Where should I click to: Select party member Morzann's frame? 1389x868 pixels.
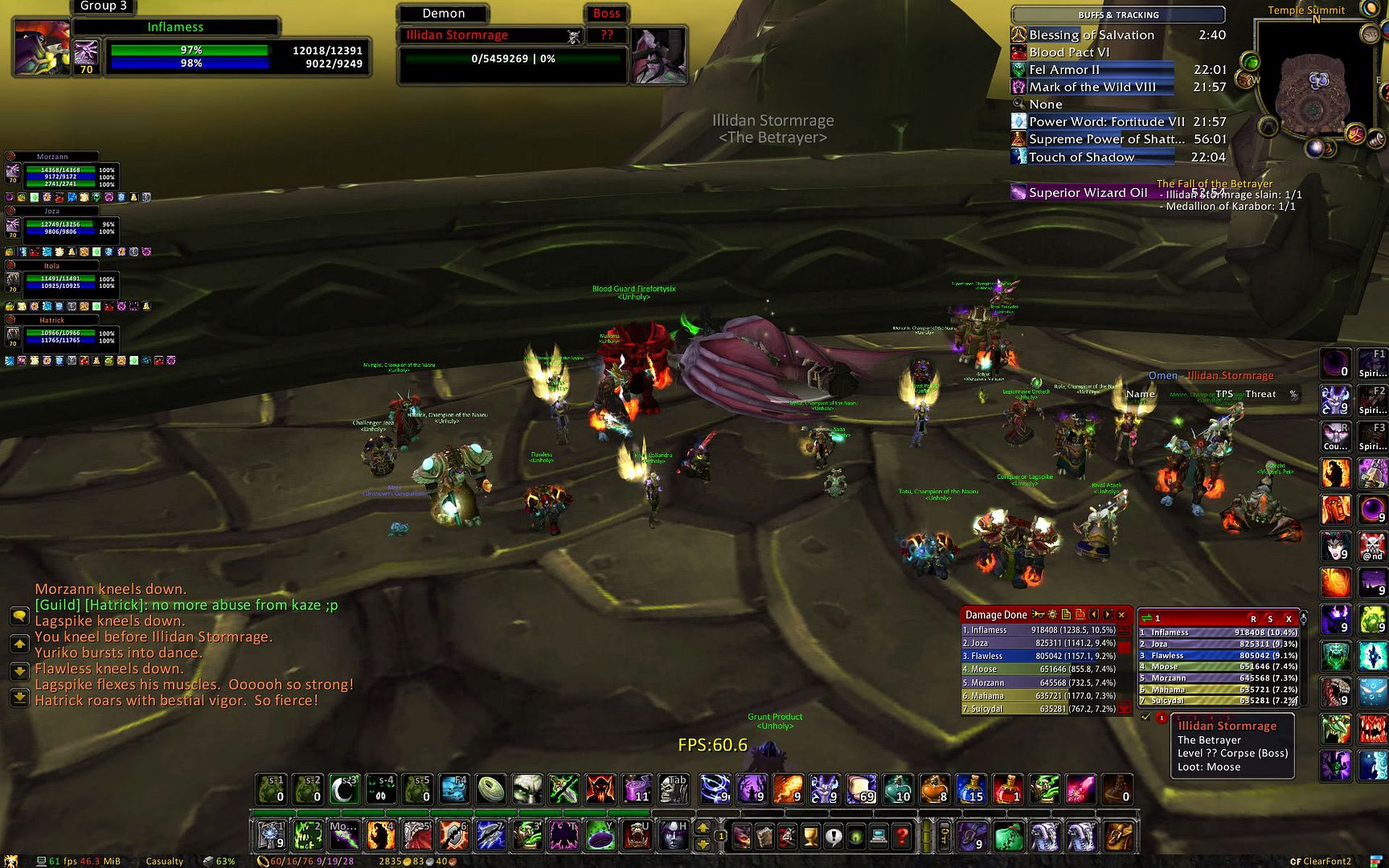[x=60, y=171]
